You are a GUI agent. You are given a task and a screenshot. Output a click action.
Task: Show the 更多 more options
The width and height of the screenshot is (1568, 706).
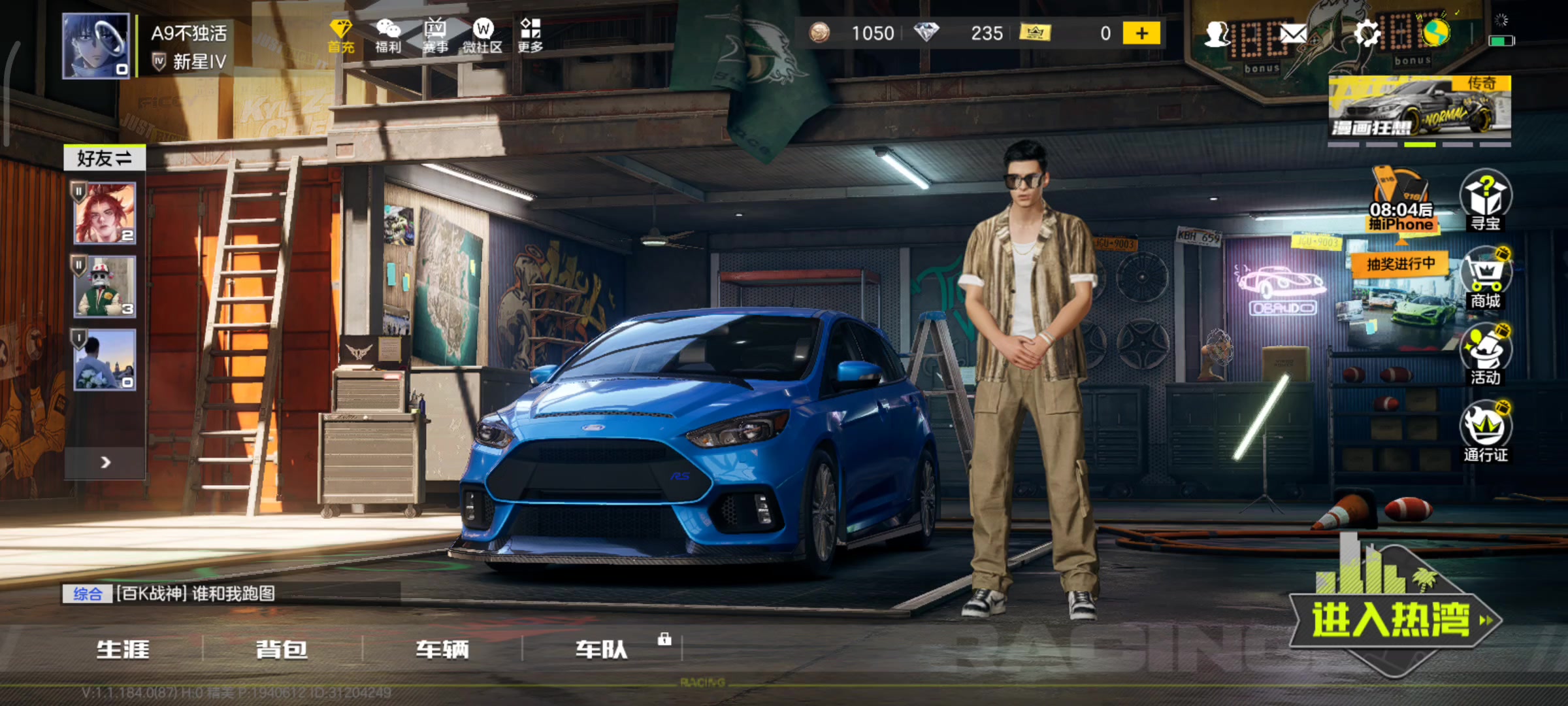point(530,35)
